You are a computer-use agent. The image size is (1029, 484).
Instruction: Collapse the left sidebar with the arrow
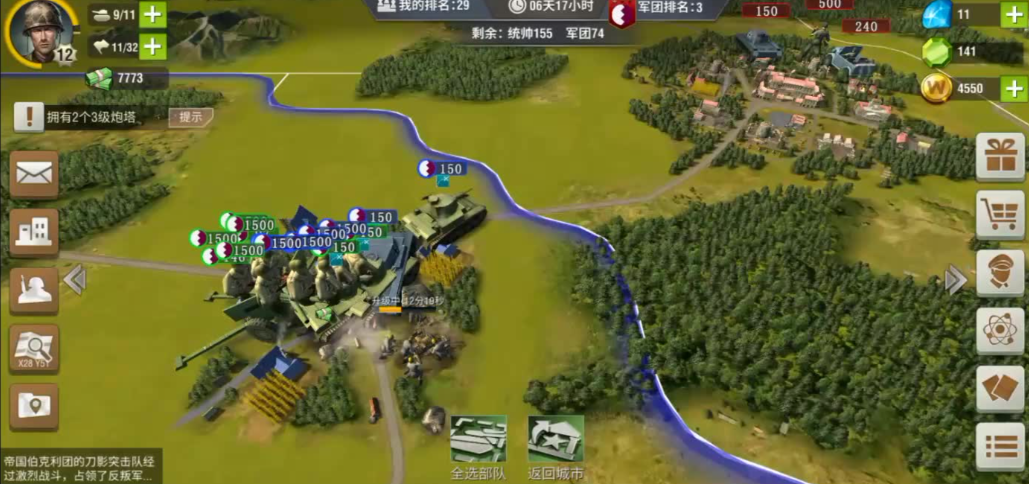(75, 280)
